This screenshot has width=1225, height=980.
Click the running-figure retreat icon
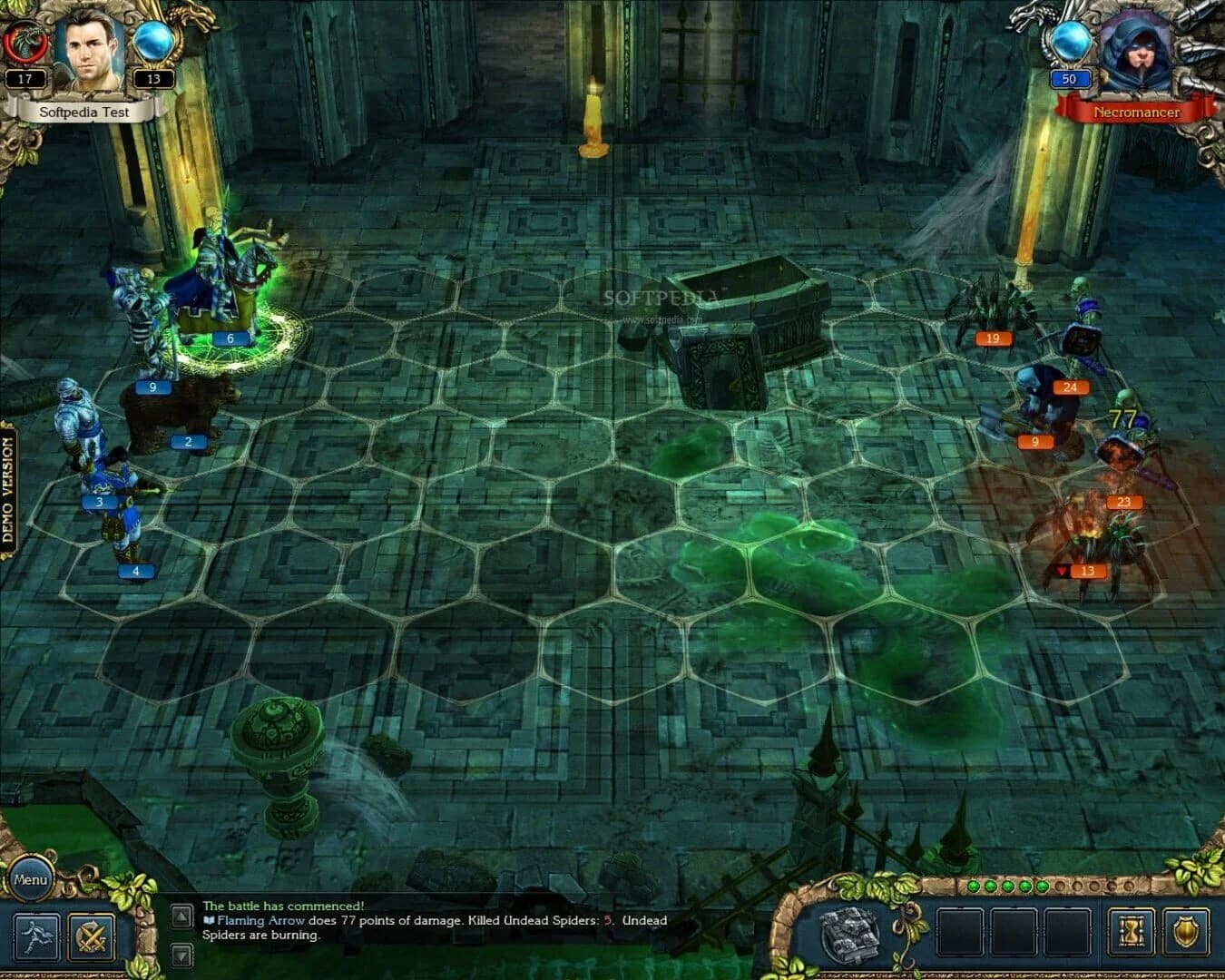tap(36, 938)
